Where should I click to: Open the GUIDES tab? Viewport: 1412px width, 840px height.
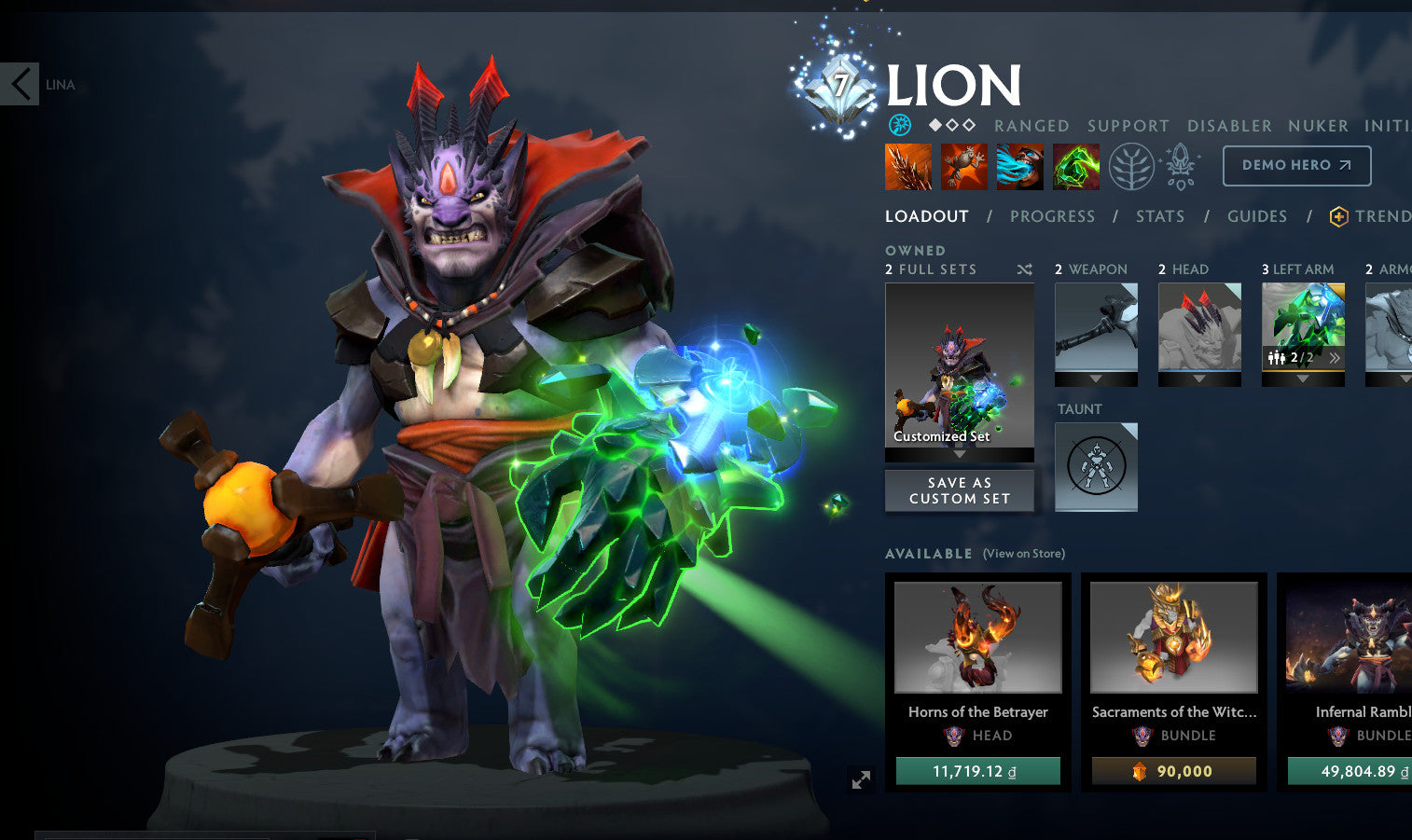point(1256,215)
